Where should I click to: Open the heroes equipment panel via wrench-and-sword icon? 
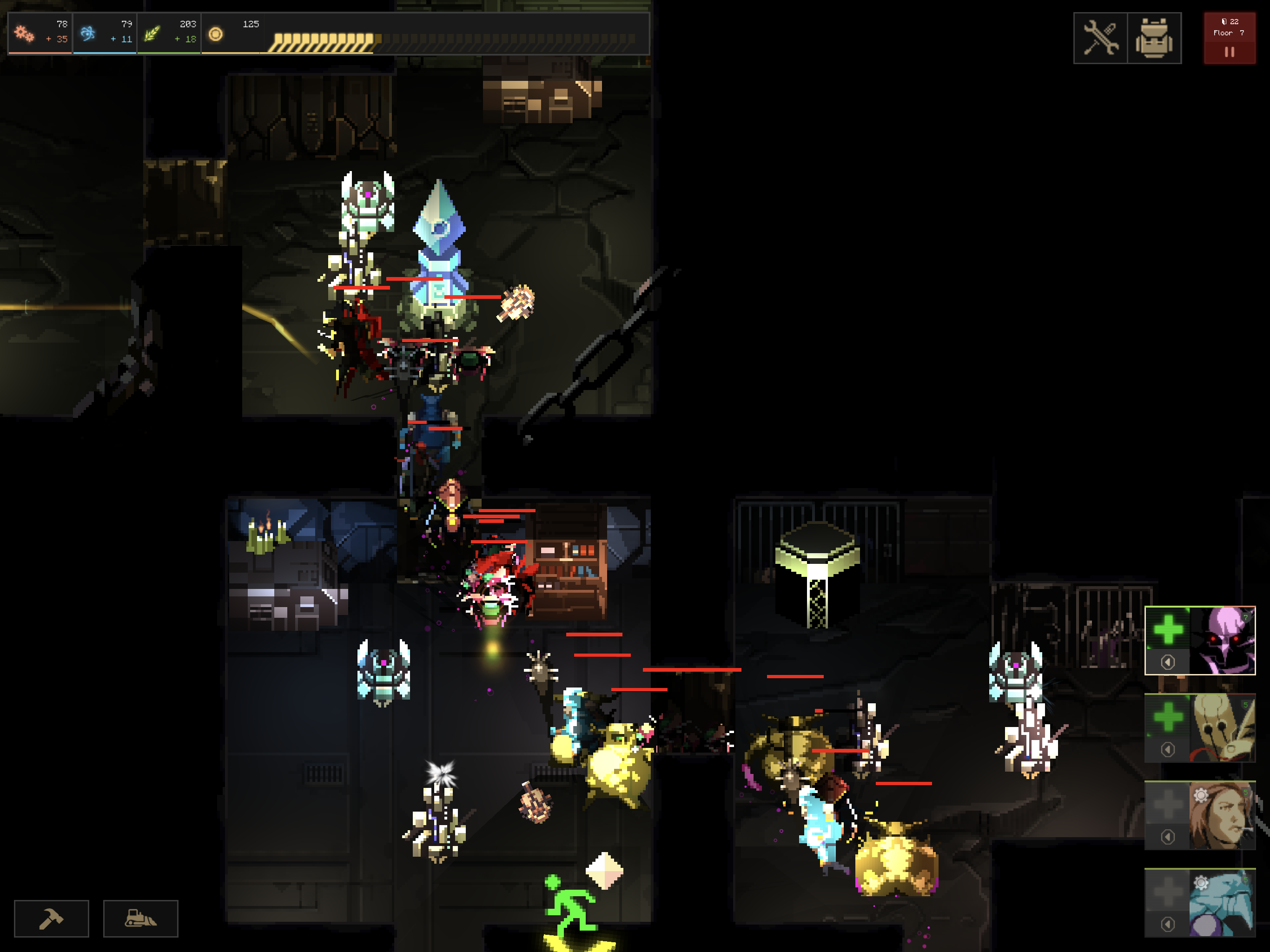click(x=1101, y=36)
